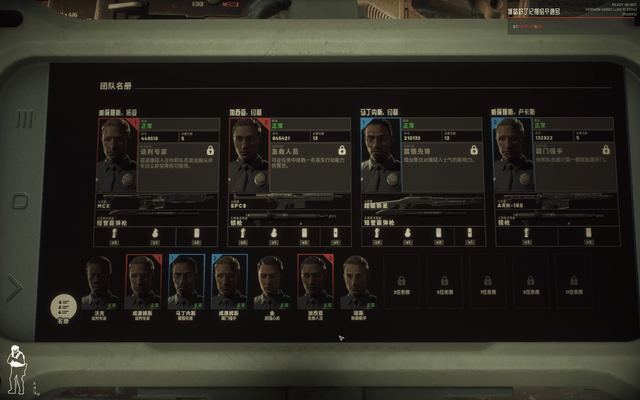This screenshot has height=400, width=640.
Task: Pick the 马丁内斯 roster portrait in the bottom row
Action: coord(186,281)
